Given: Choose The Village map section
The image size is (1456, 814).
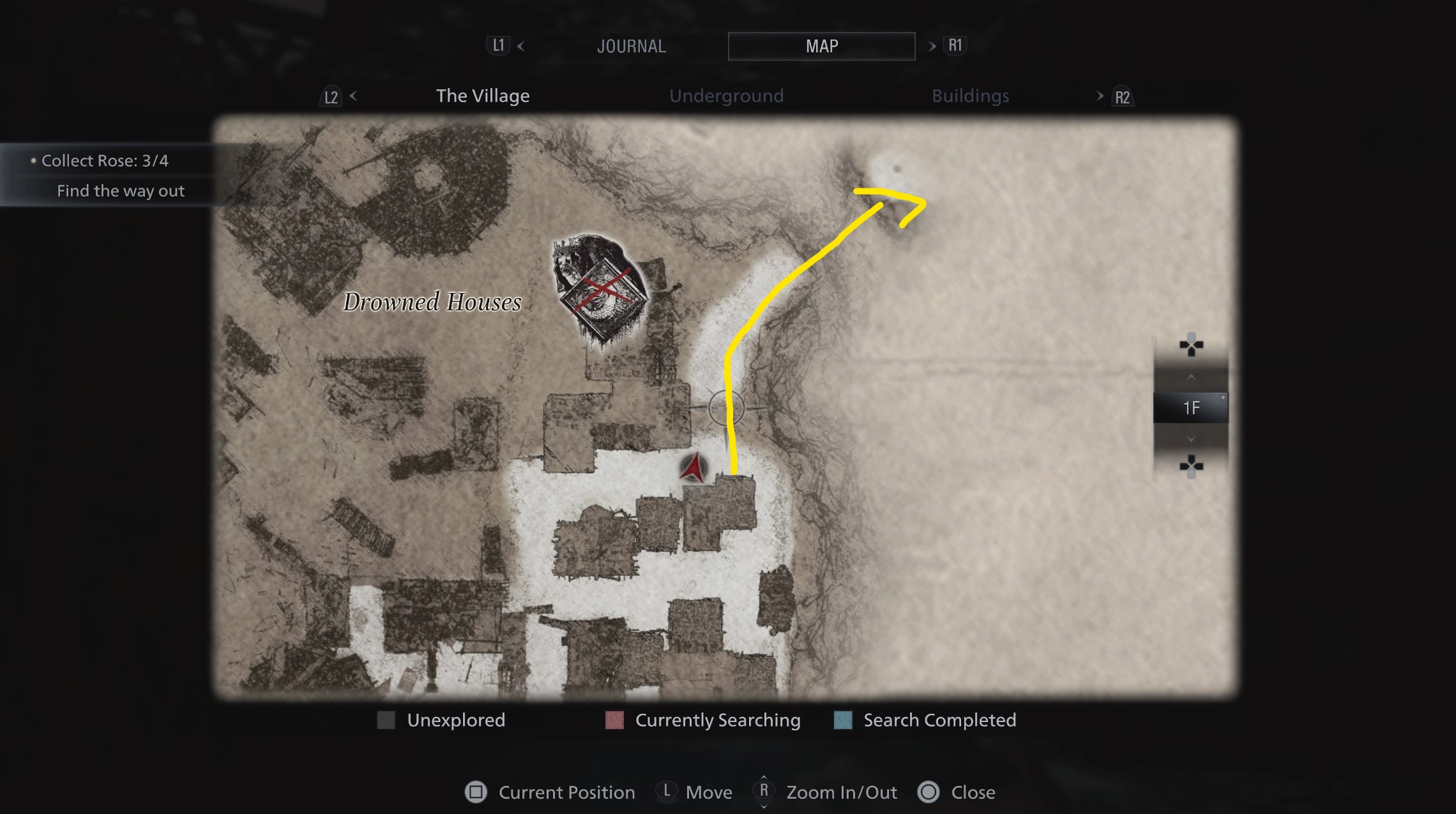Looking at the screenshot, I should click(x=483, y=96).
